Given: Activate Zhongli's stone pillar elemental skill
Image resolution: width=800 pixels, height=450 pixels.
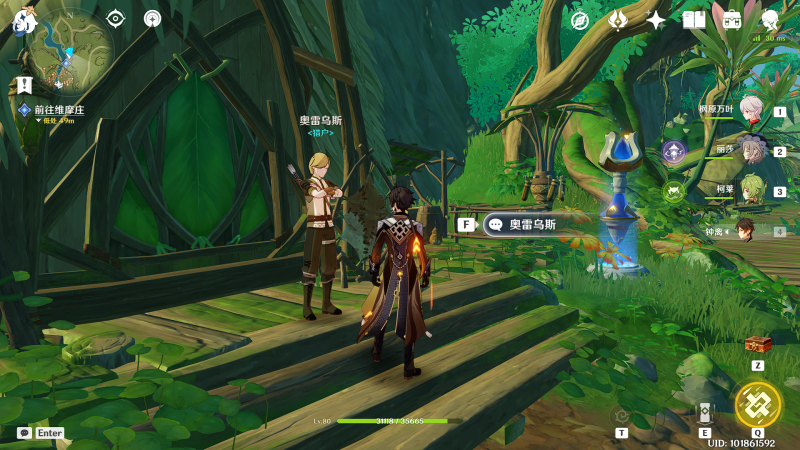Looking at the screenshot, I should click(705, 414).
